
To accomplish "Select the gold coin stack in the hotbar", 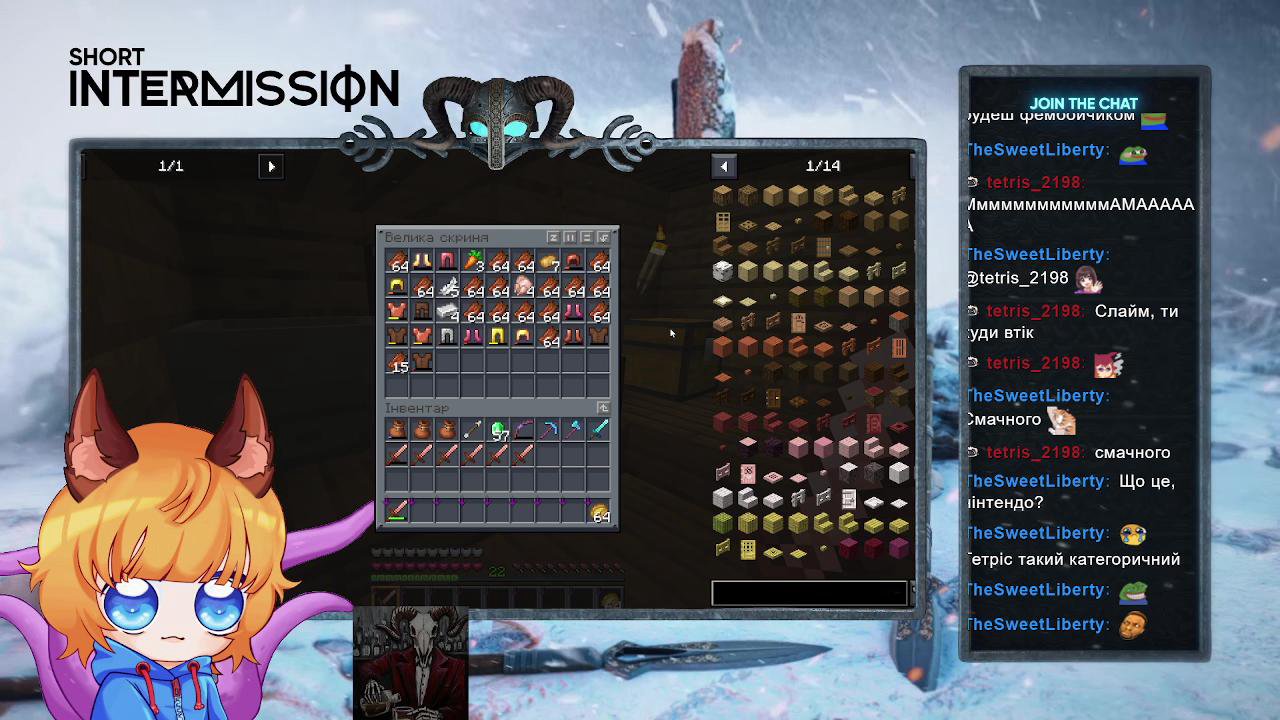I will (x=598, y=512).
